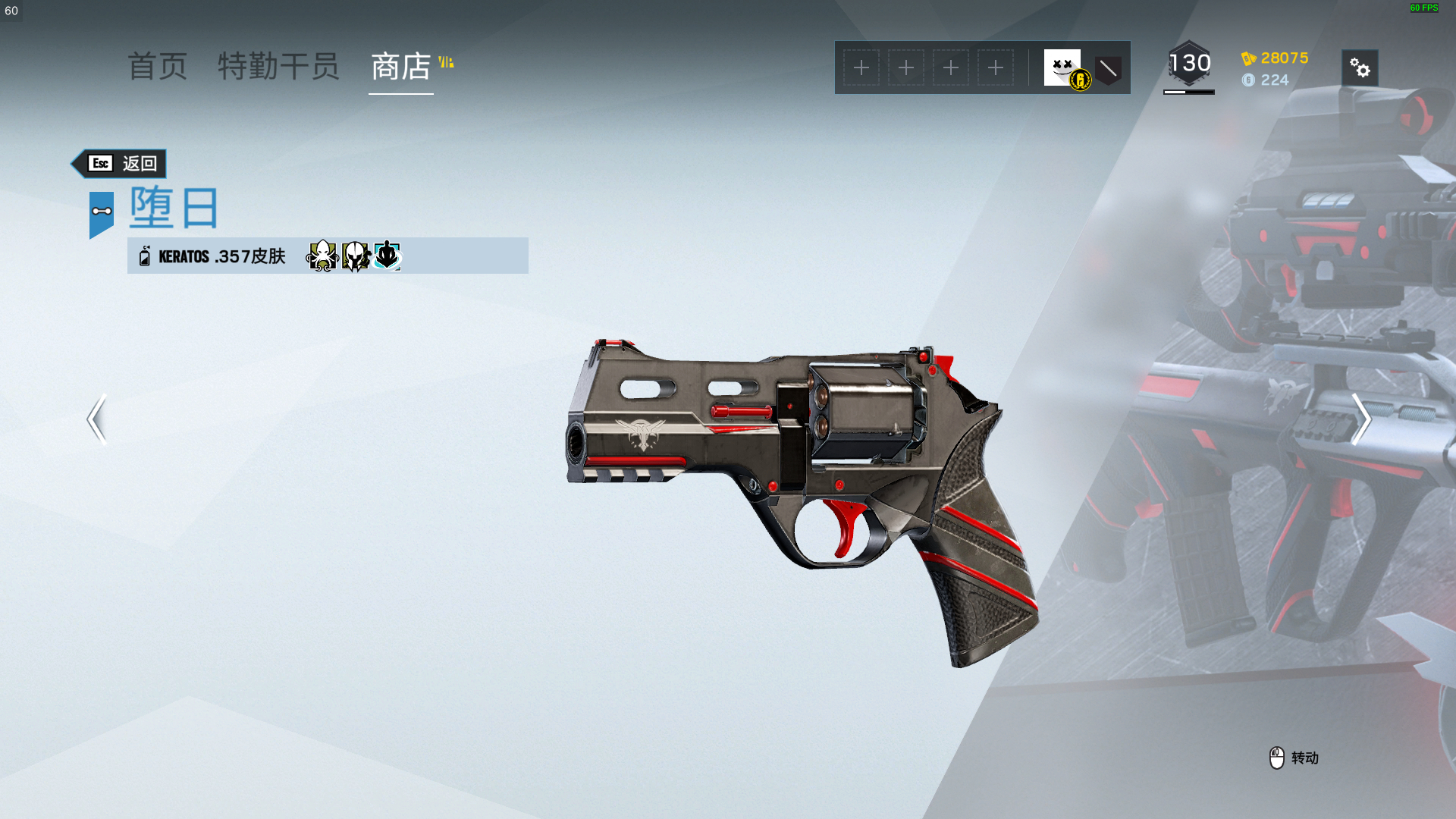Select the spartan helmet operator icon
The image size is (1456, 819).
tap(355, 256)
